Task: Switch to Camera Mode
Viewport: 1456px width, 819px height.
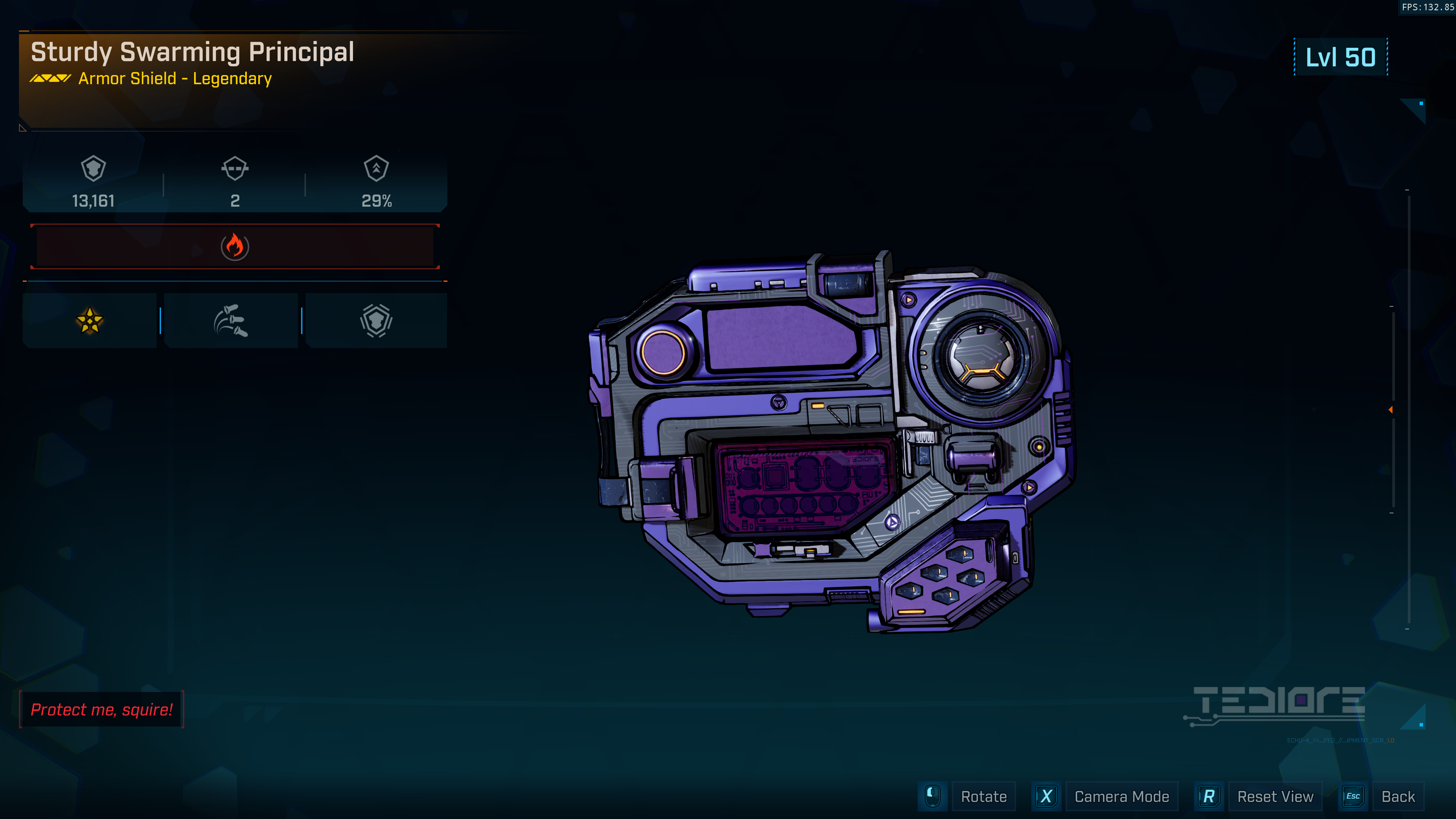Action: click(x=1121, y=796)
